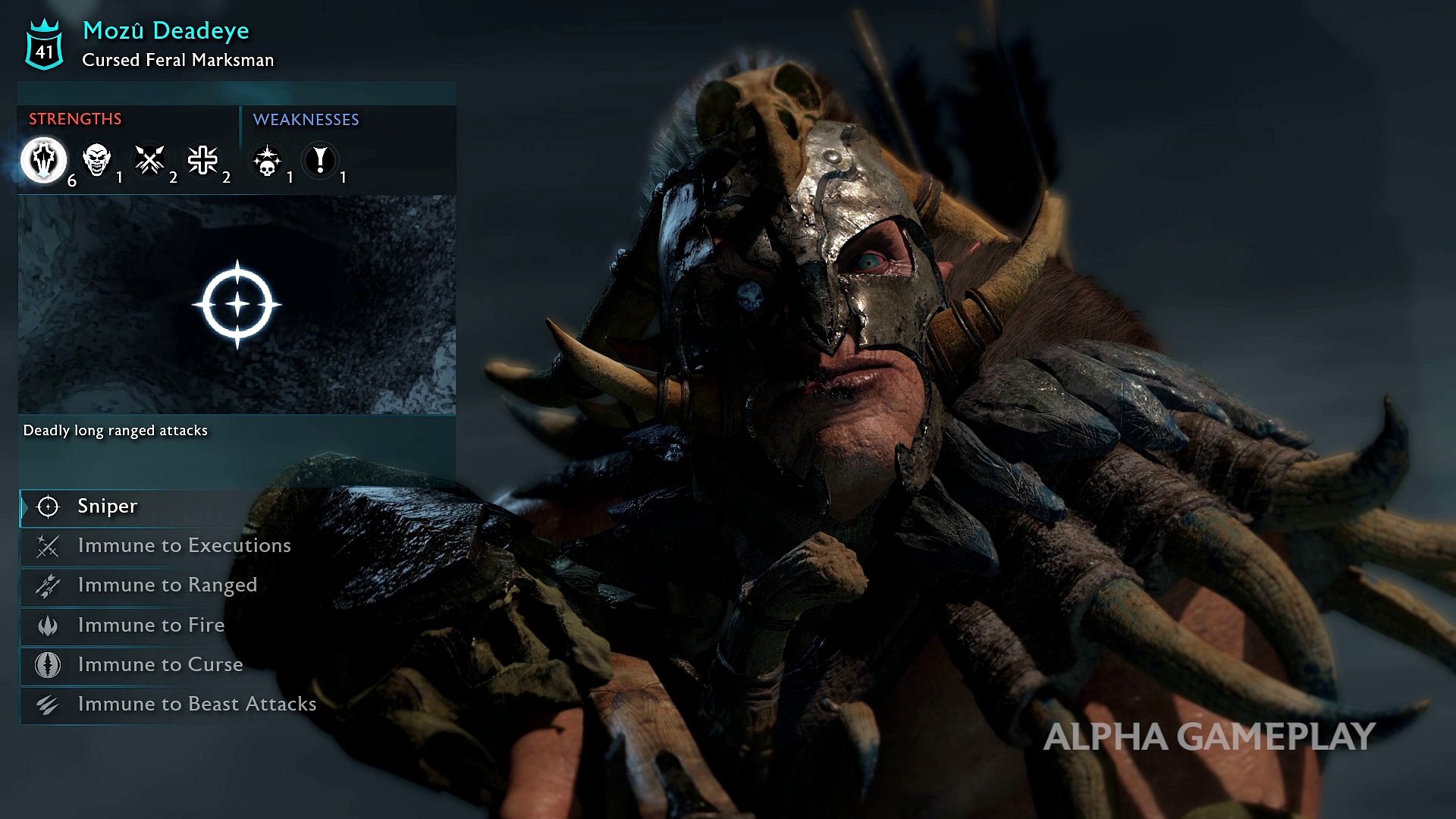Select the cross-shaped strength icon

coord(203,160)
